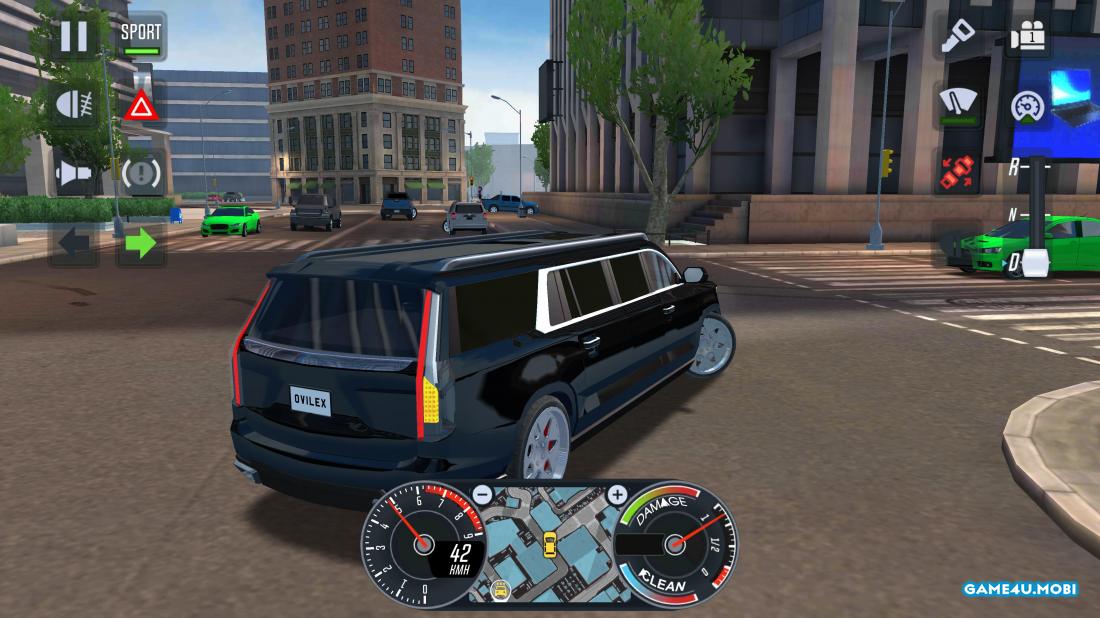Zoom out the minimap with minus button

click(x=482, y=494)
